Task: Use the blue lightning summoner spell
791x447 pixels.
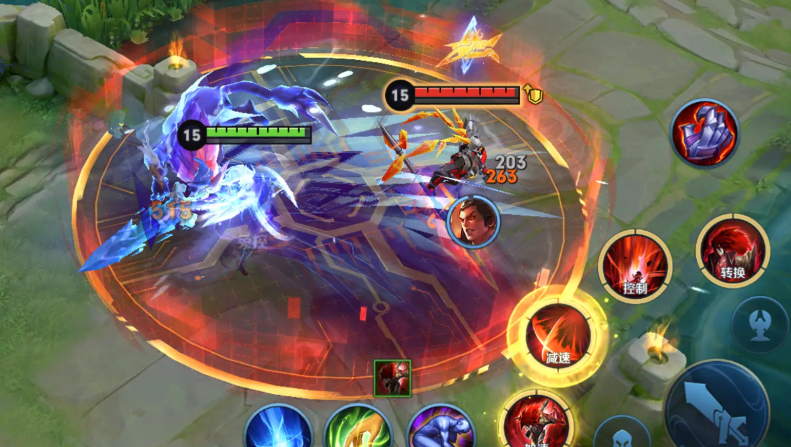Action: (278, 430)
